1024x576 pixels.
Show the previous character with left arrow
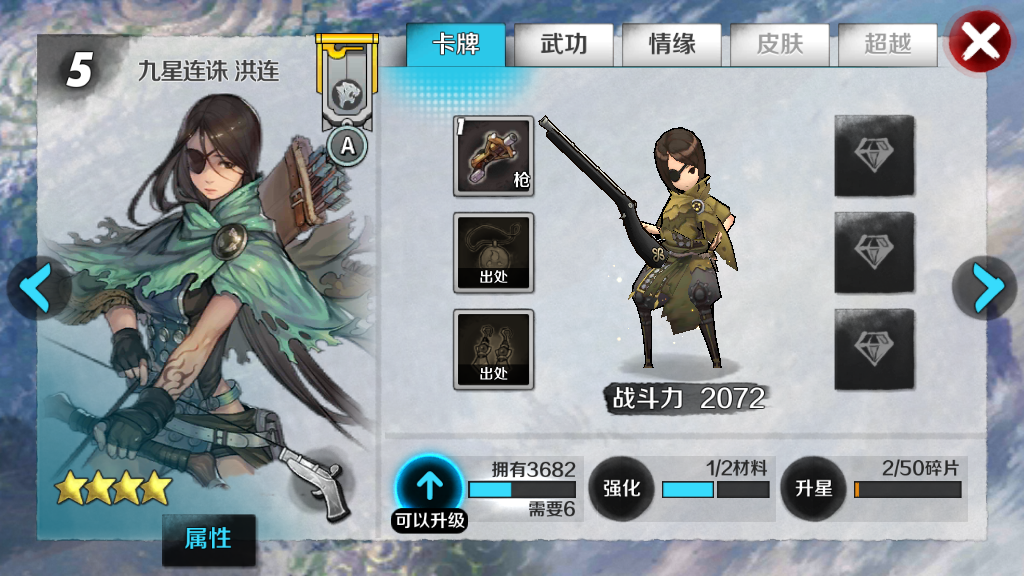[x=36, y=288]
